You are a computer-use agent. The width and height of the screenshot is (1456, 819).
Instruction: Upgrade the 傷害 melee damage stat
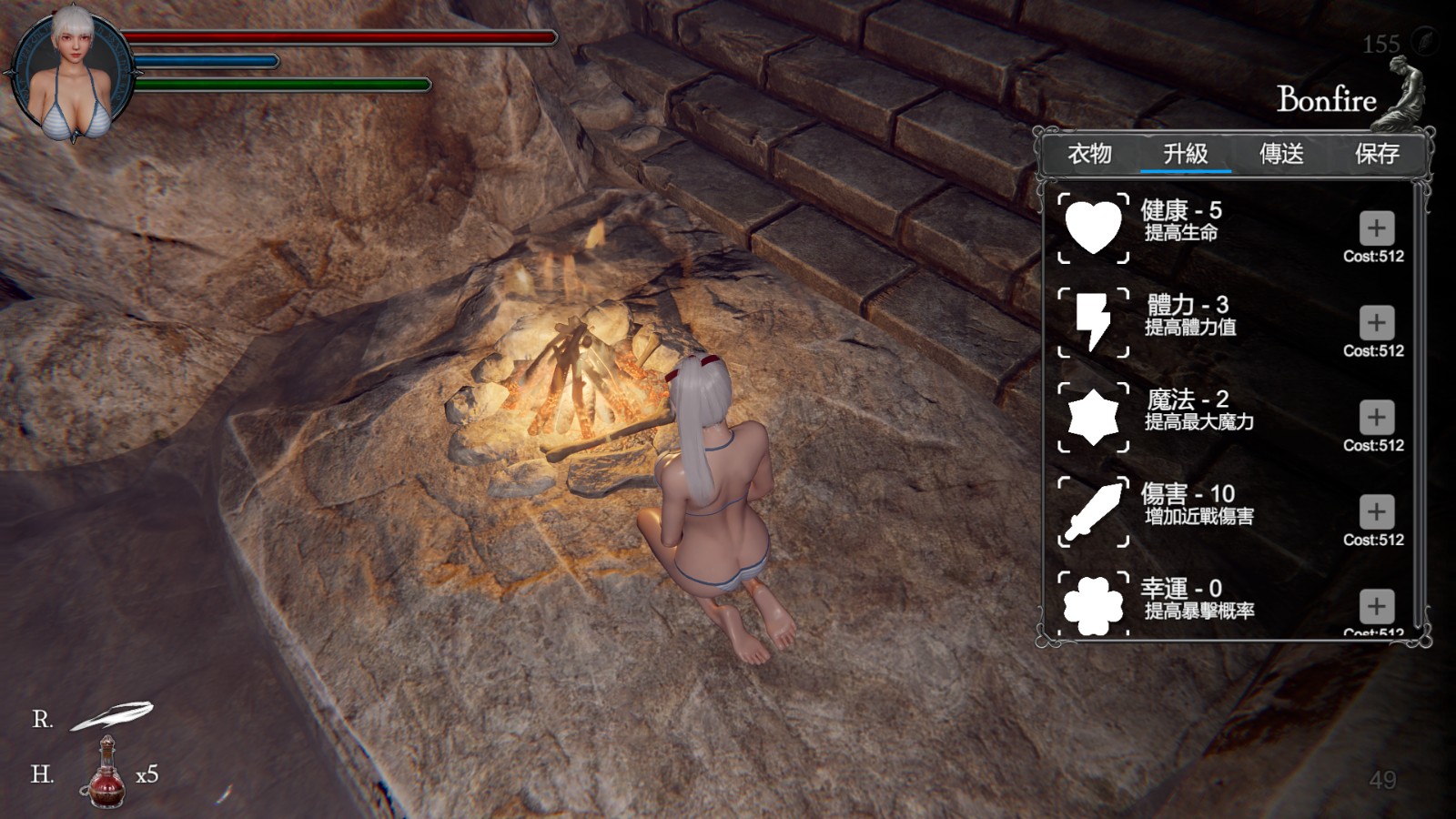coord(1376,511)
